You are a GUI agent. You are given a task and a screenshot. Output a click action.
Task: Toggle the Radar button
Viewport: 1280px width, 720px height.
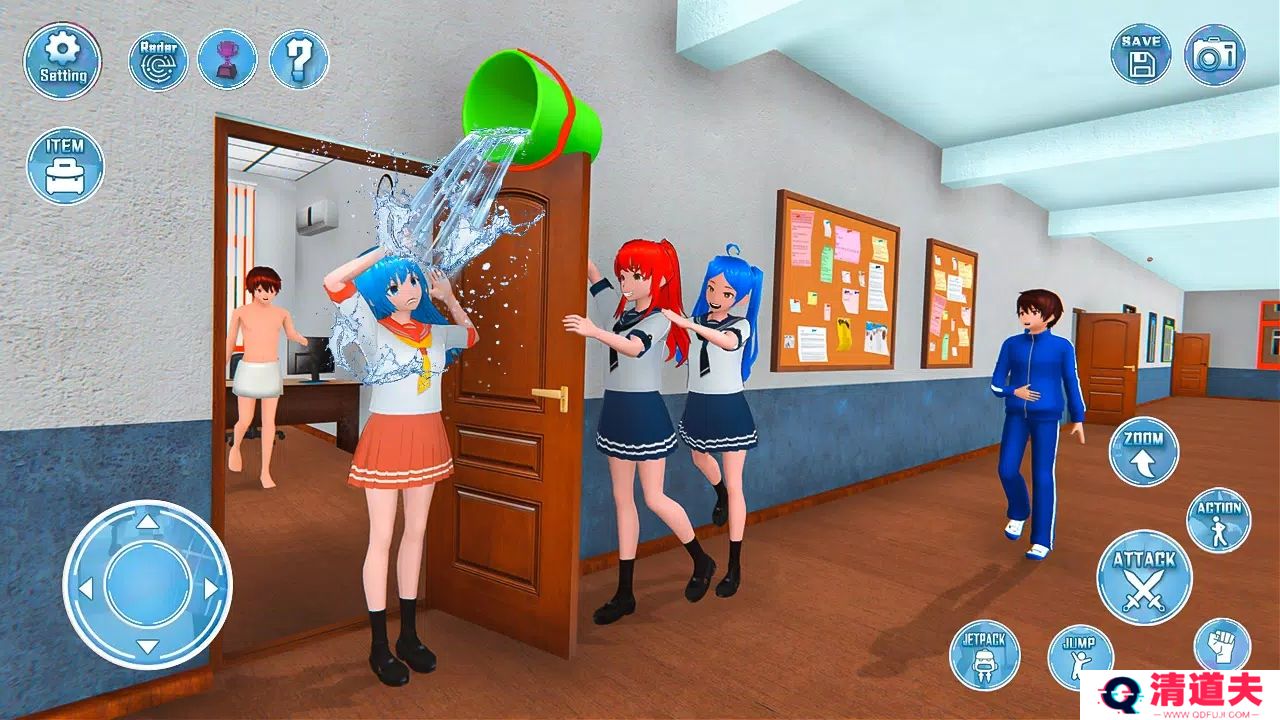(158, 60)
